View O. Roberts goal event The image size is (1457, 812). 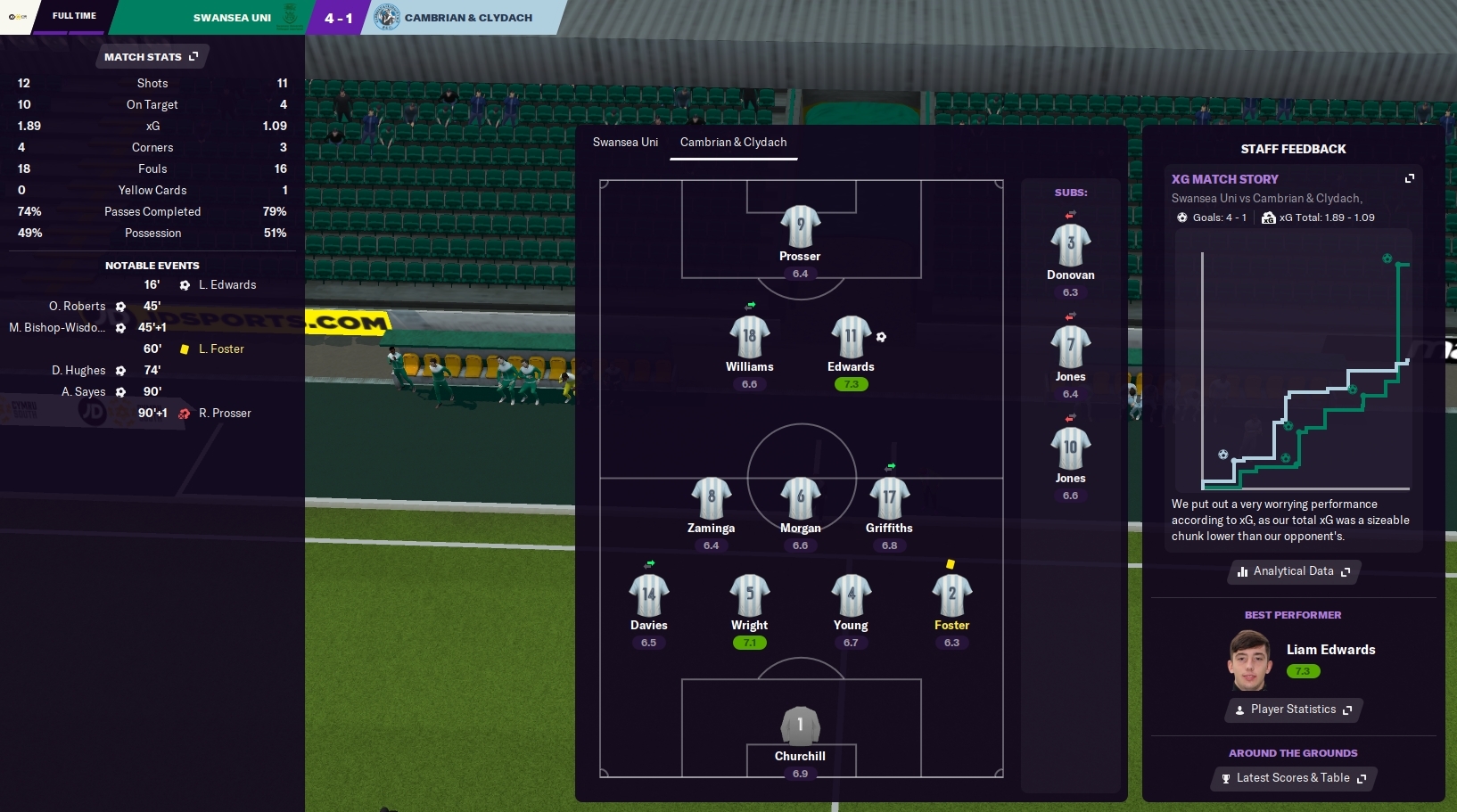coord(78,307)
